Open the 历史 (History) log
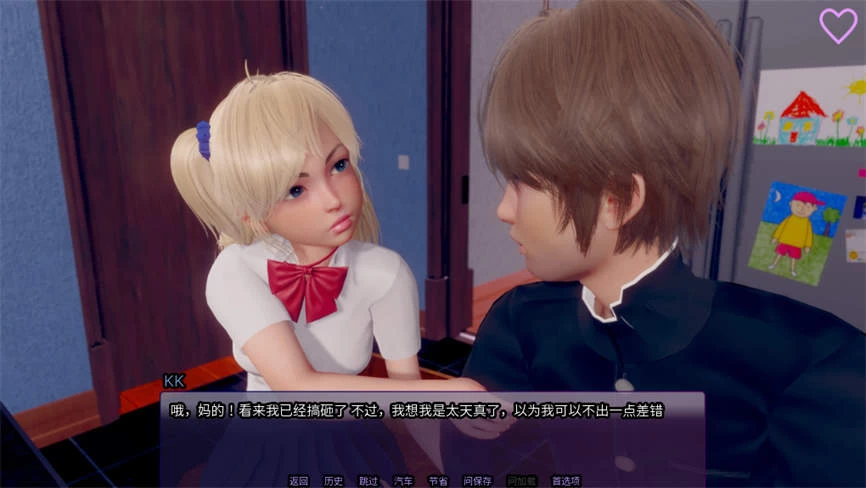Viewport: 866px width, 488px height. pos(333,481)
